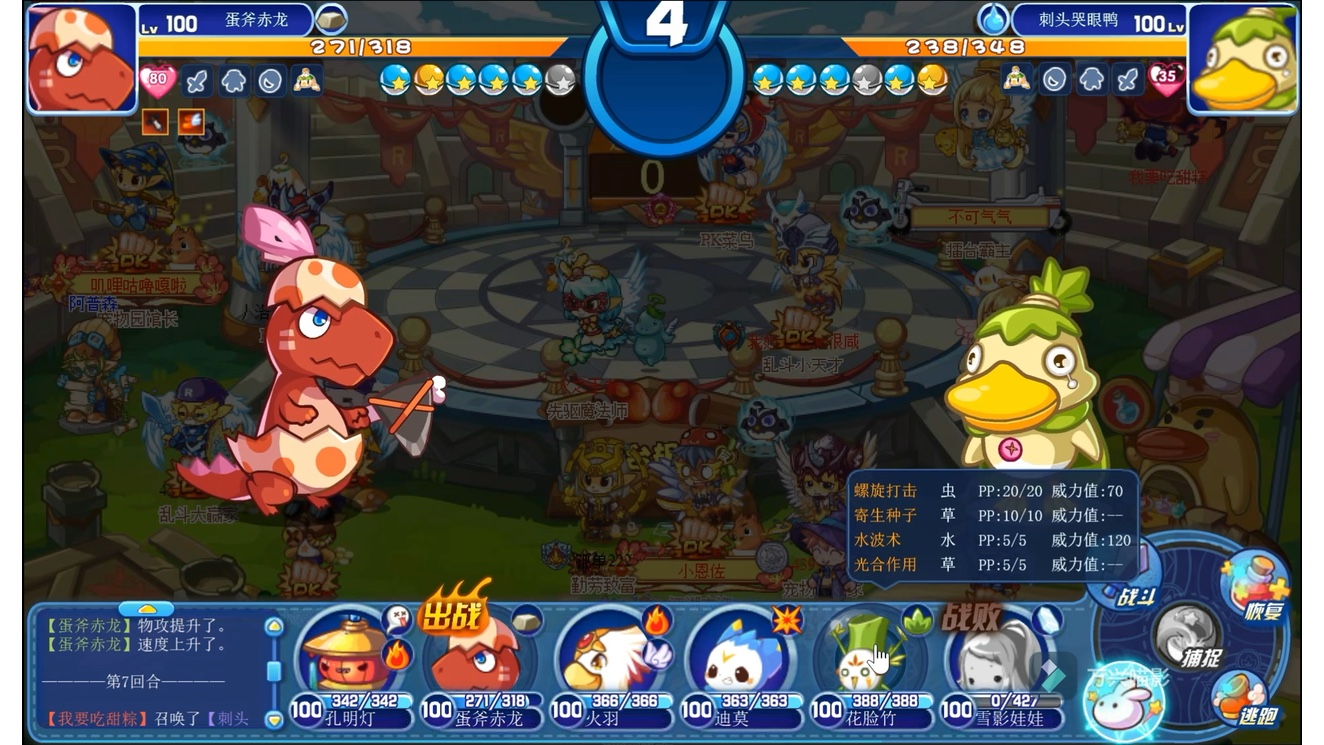This screenshot has height=745, width=1324.
Task: Click the greyed 捕捉 capture button
Action: coord(1187,640)
